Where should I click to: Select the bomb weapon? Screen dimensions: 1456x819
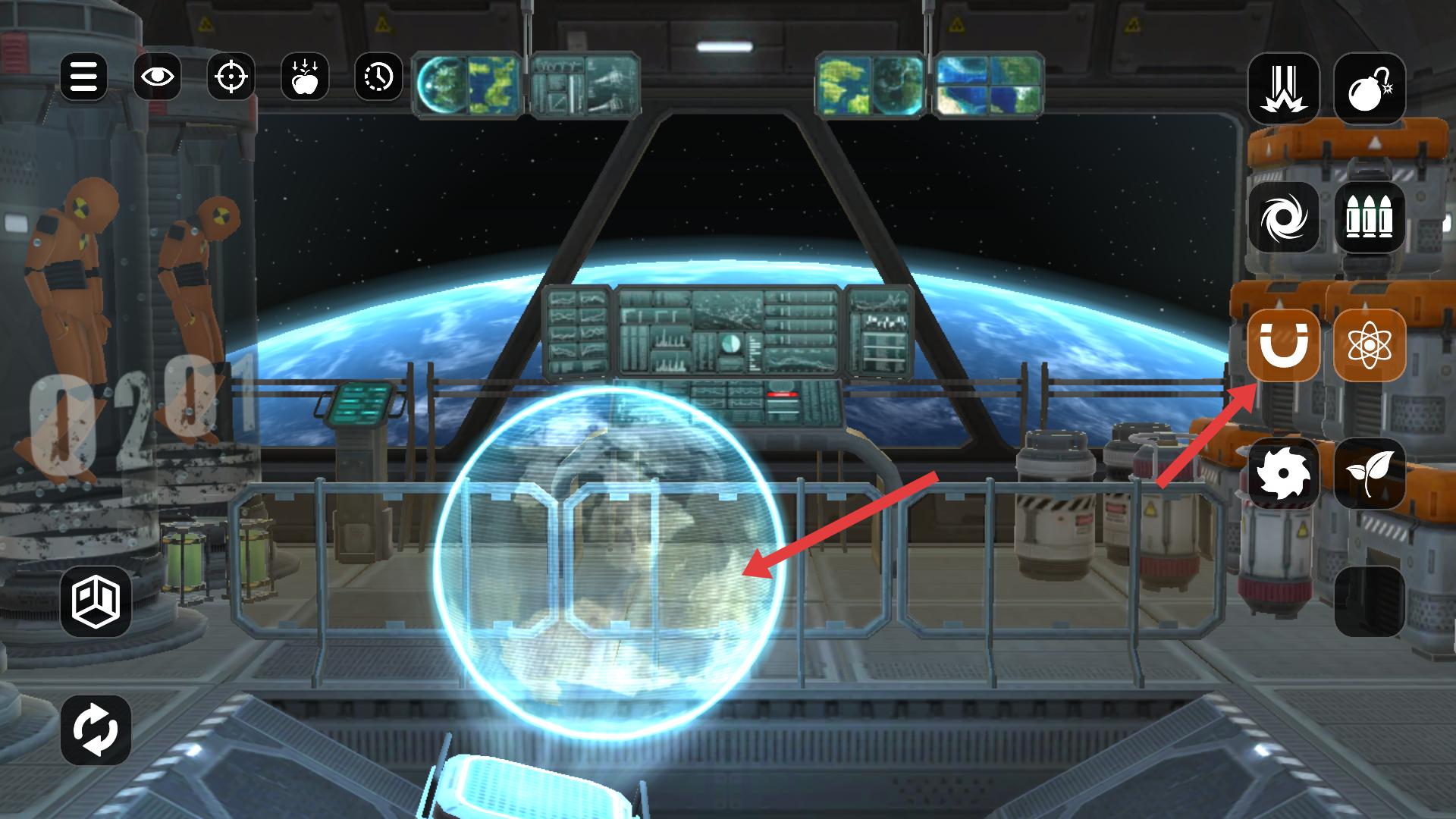point(1370,88)
